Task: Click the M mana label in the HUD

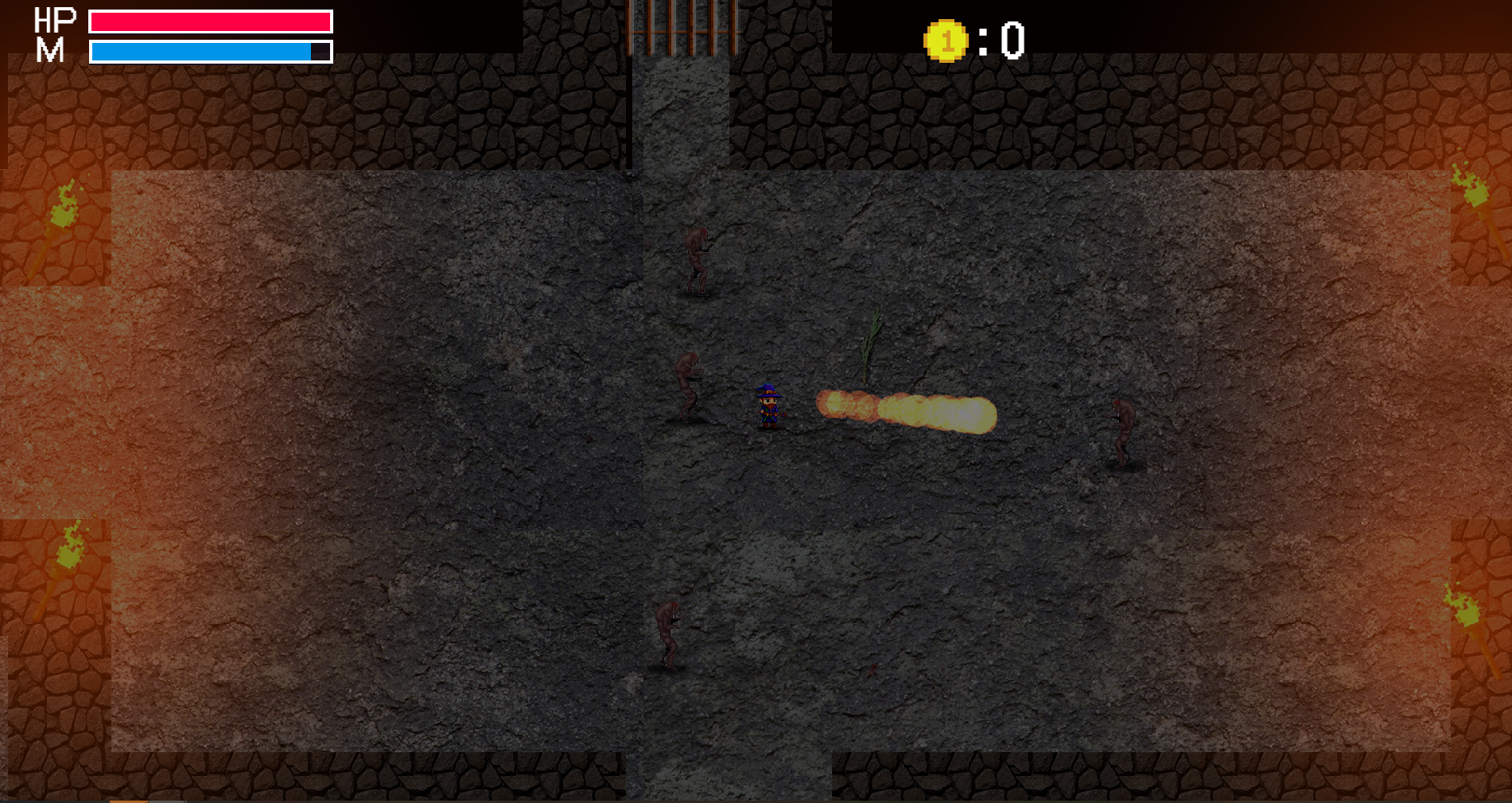Action: 49,50
